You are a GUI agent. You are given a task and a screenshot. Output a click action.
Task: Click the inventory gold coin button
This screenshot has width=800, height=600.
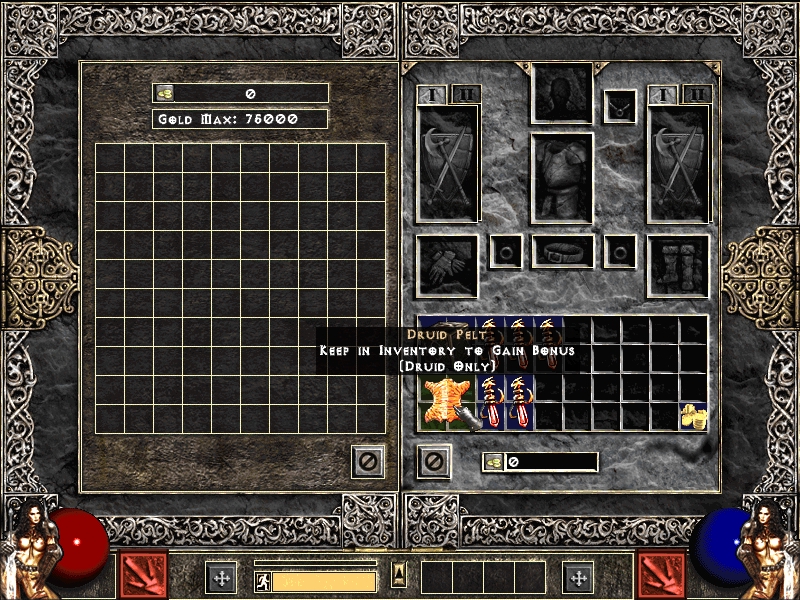point(494,462)
